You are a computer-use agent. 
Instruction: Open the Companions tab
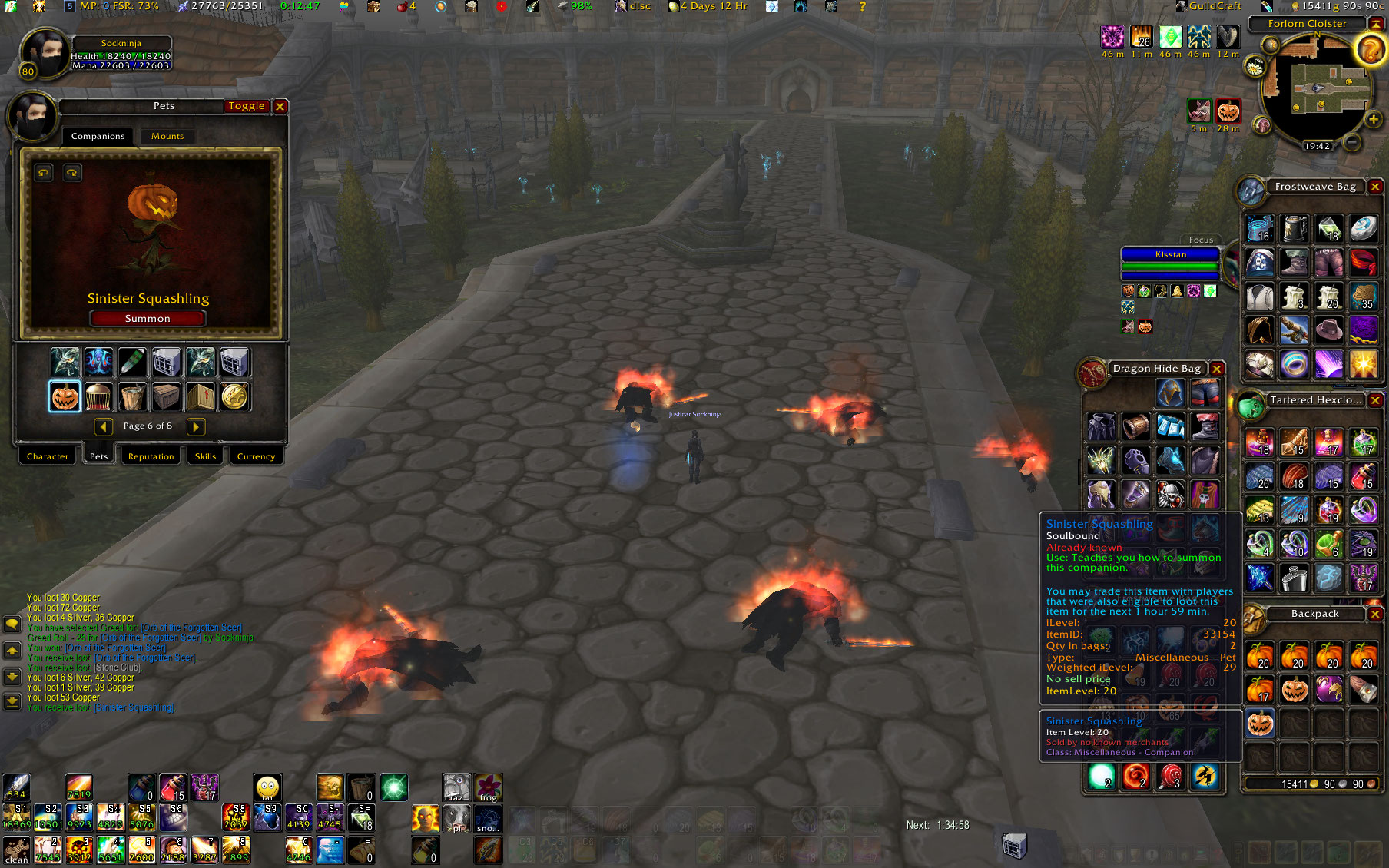98,136
